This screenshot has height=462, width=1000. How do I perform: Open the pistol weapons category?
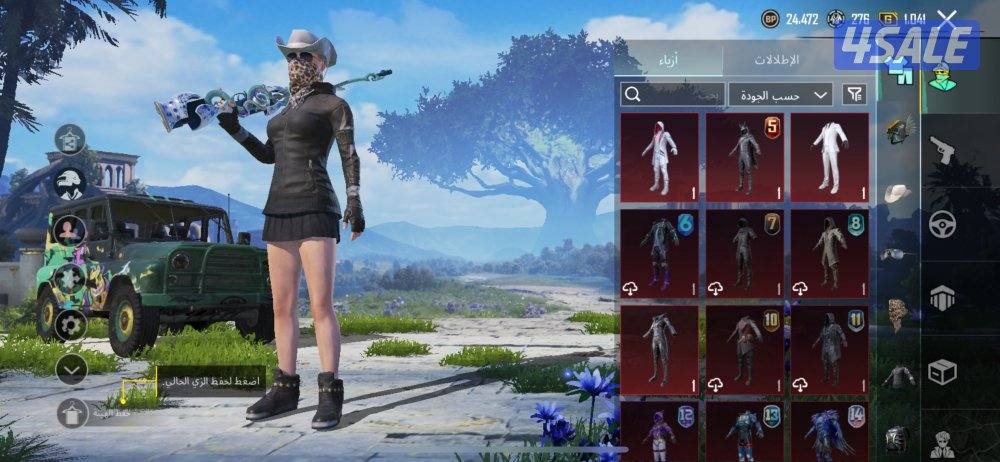[942, 151]
